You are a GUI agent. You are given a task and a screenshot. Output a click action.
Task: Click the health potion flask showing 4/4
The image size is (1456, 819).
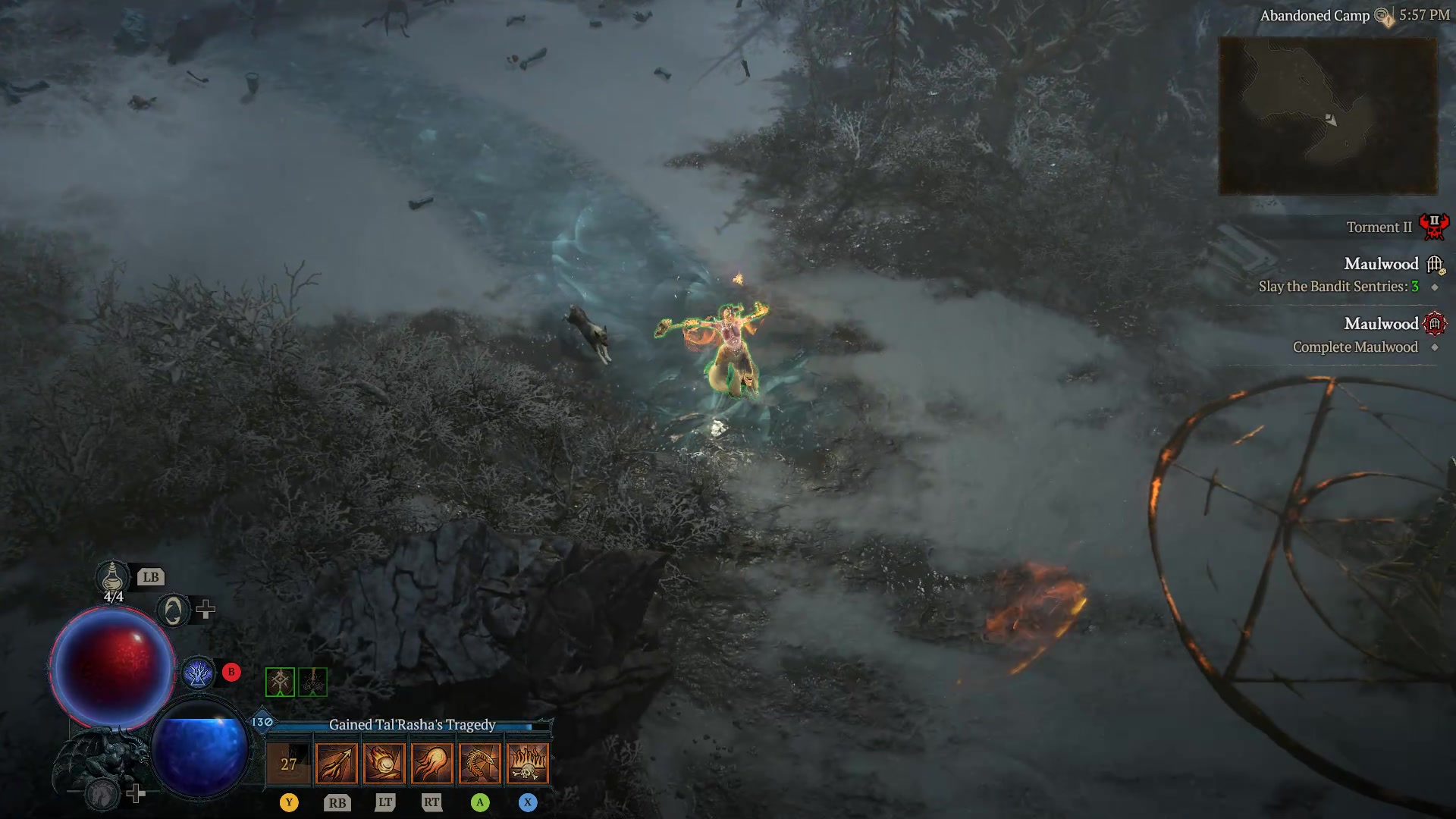tap(112, 576)
